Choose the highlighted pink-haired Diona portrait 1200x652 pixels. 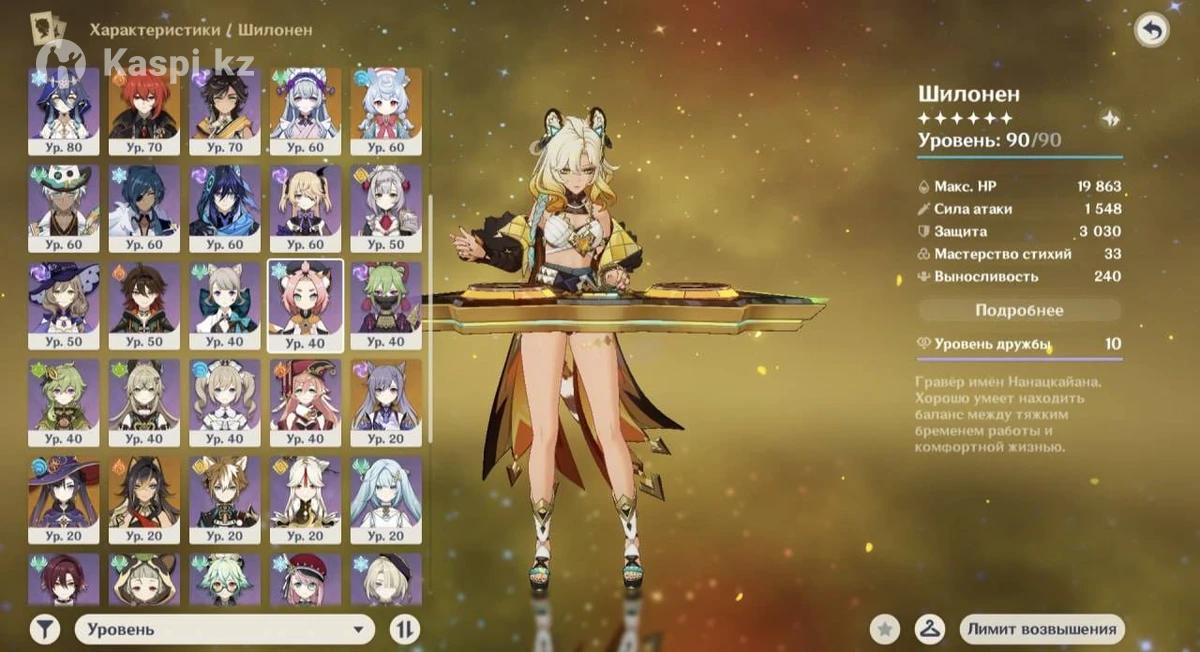click(305, 305)
